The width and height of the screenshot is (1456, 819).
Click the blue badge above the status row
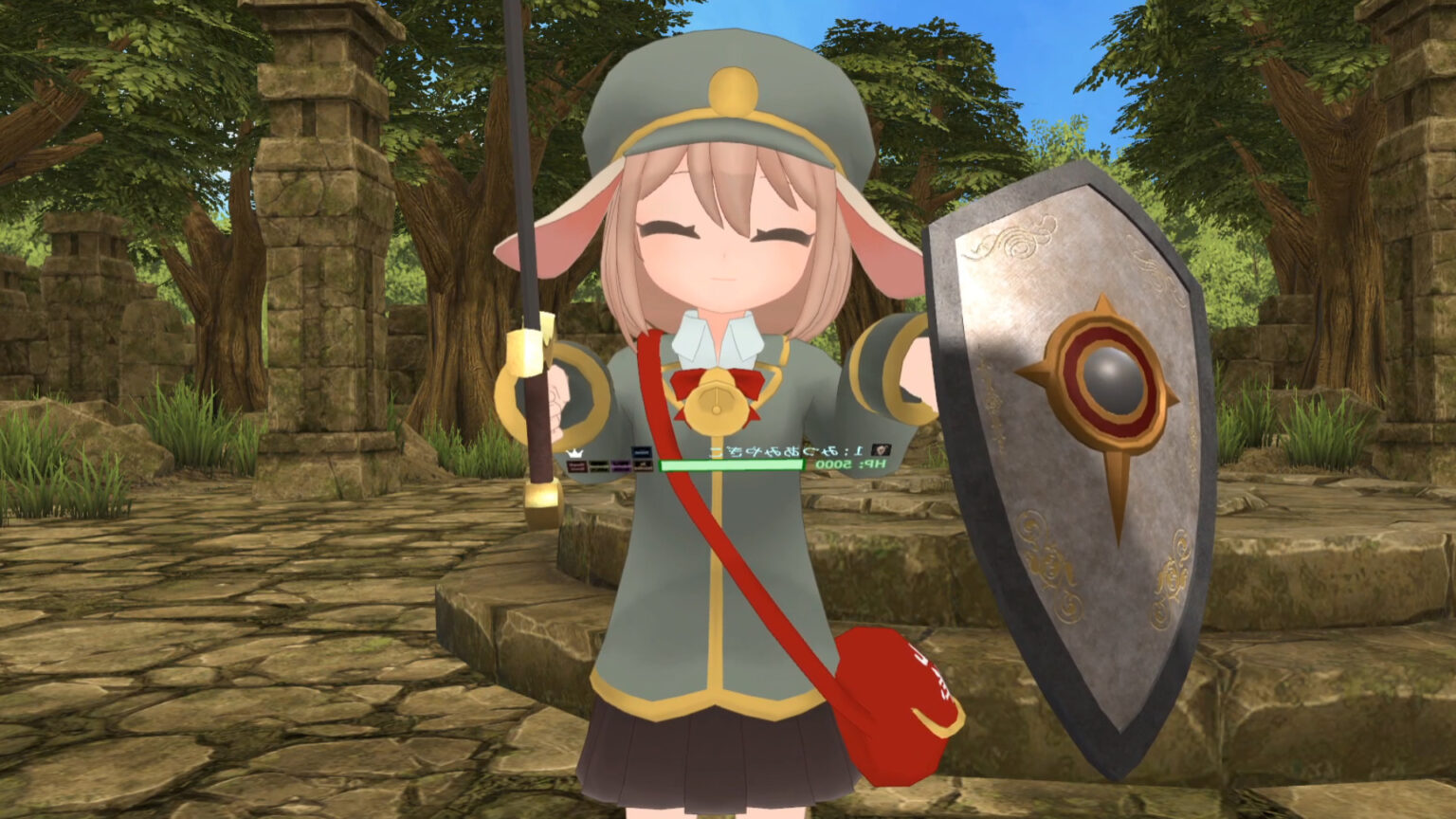[x=644, y=451]
